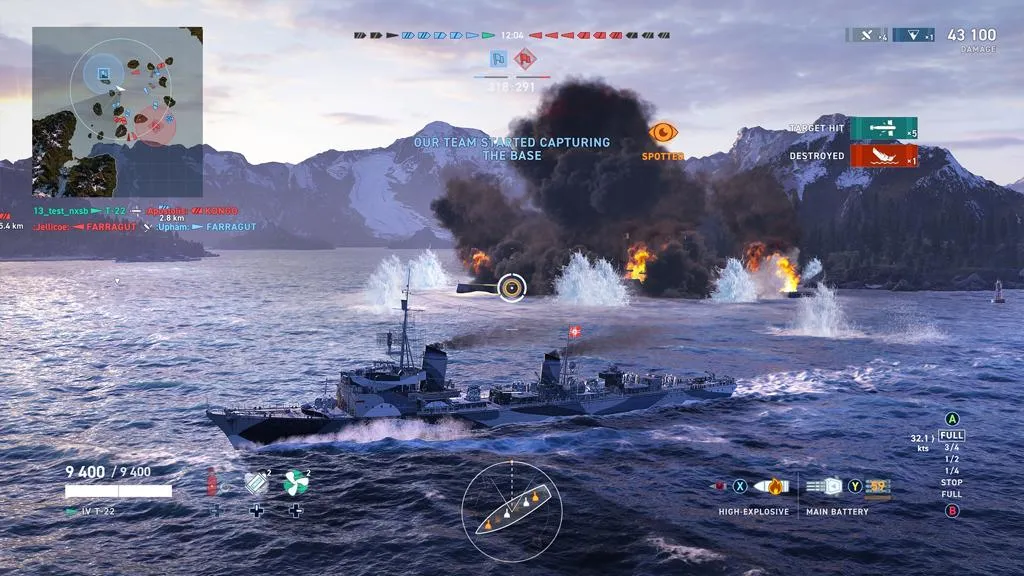The width and height of the screenshot is (1024, 576).
Task: Set throttle to 3/4 speed
Action: [x=952, y=448]
